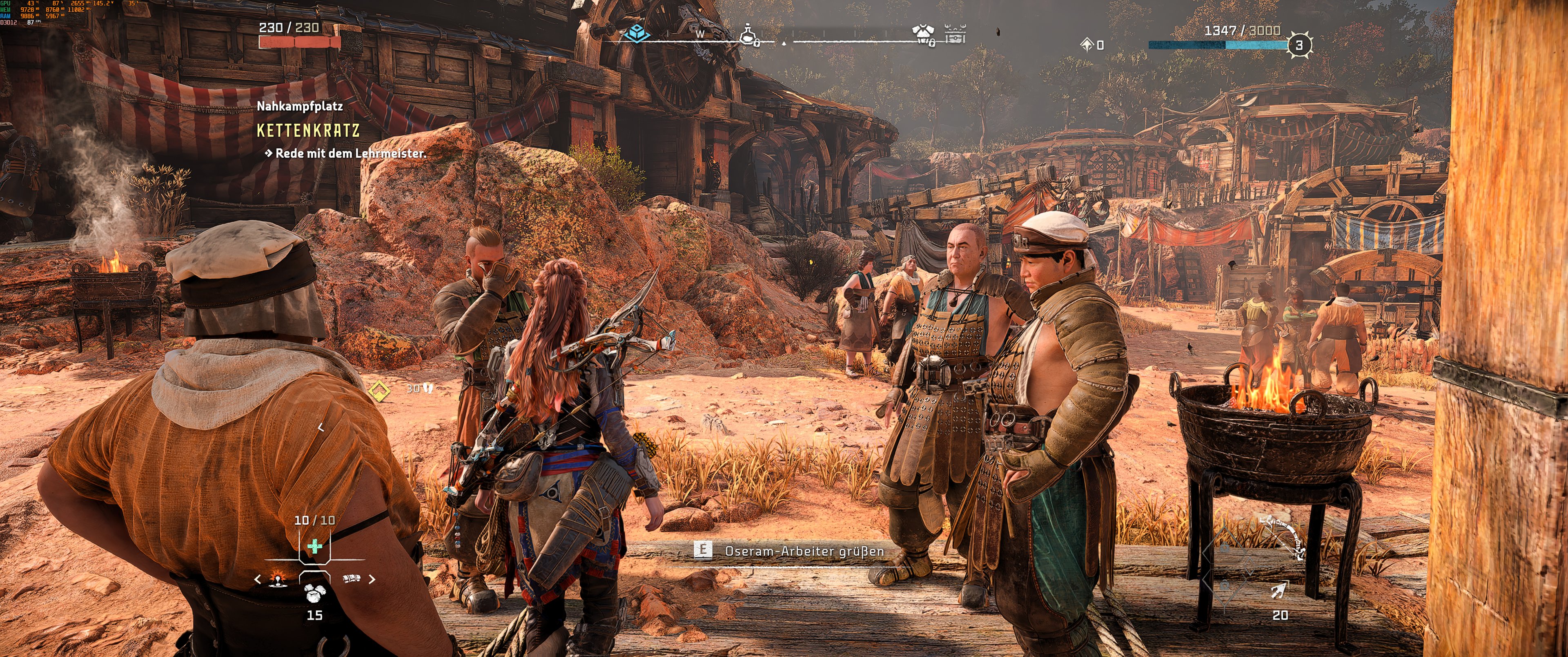This screenshot has width=1568, height=657.
Task: Select the blue quest cube compass marker
Action: point(637,33)
